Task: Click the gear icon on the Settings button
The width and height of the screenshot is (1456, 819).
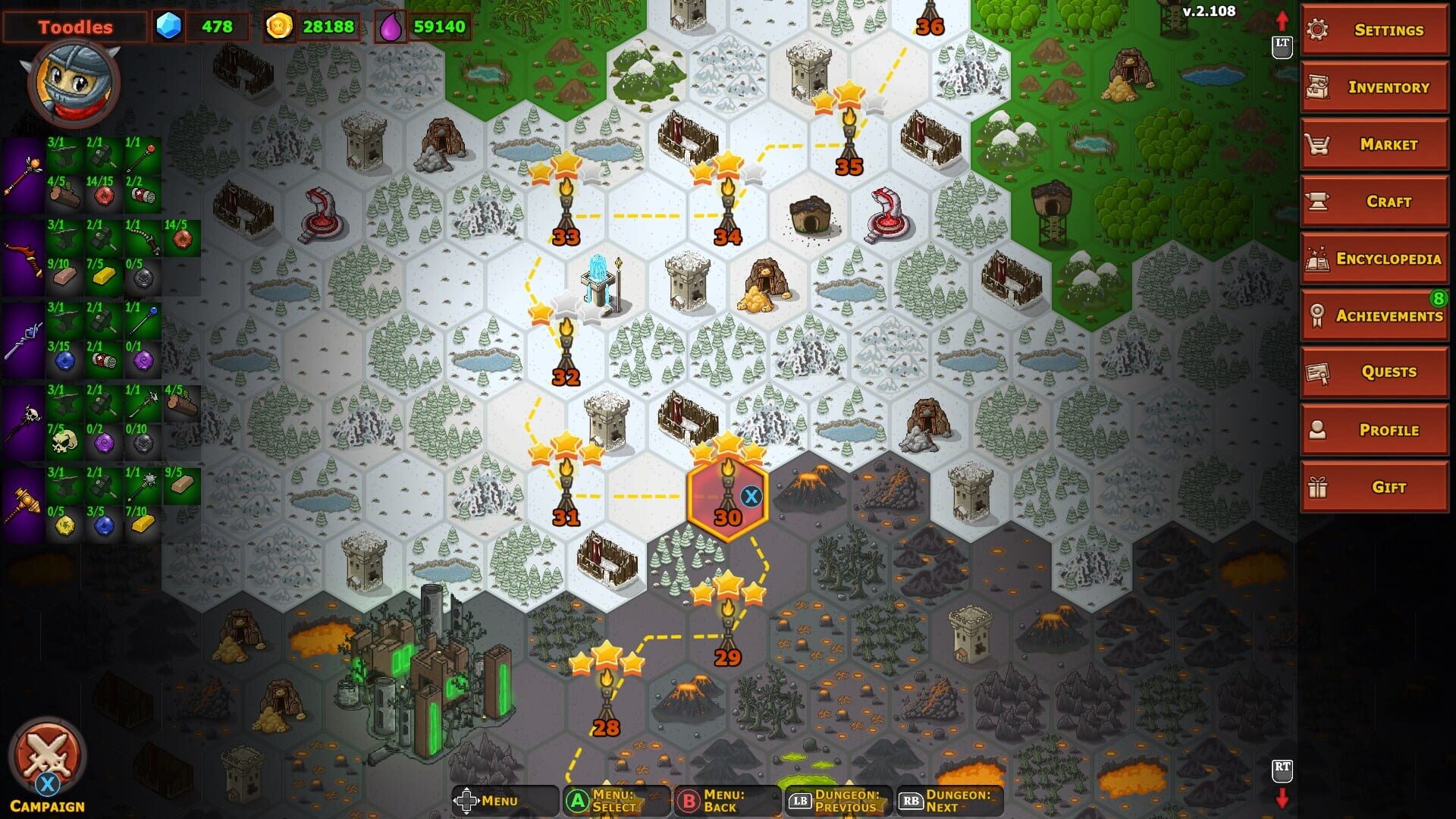Action: (x=1318, y=30)
